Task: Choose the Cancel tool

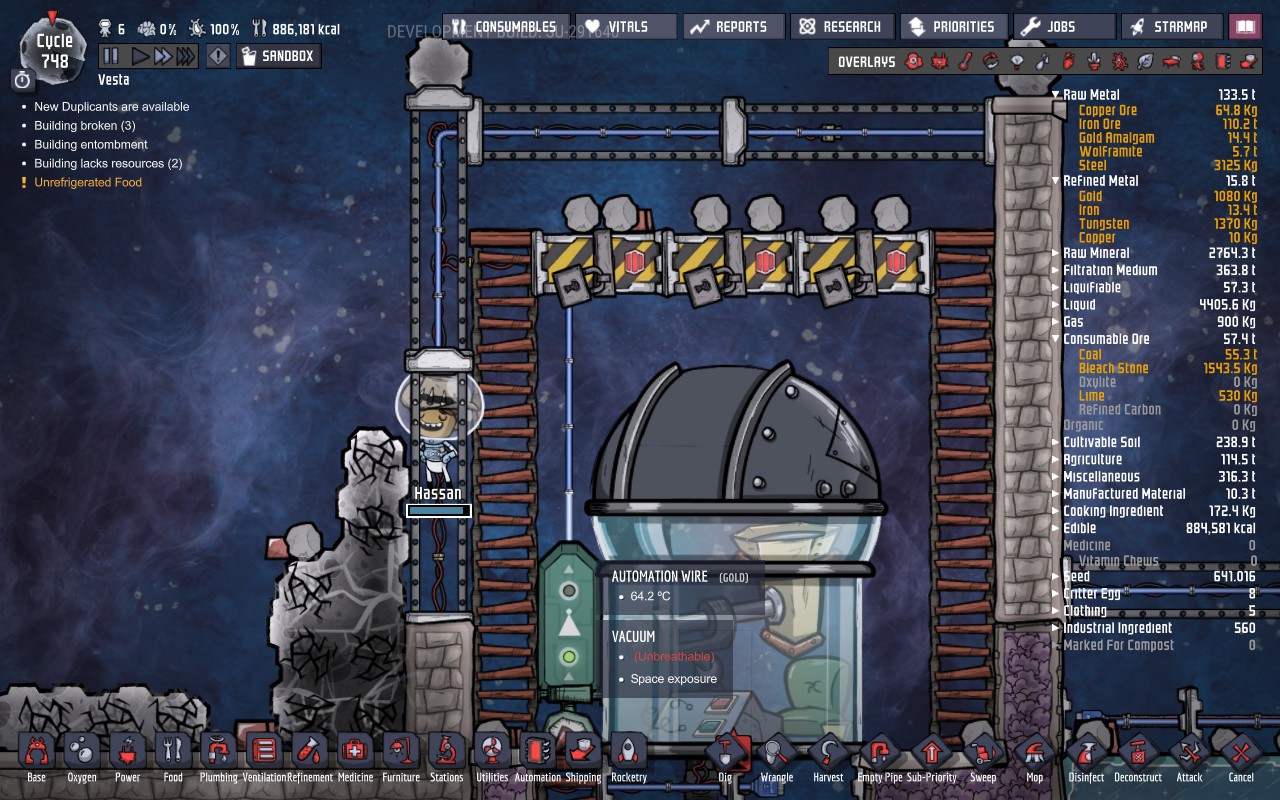Action: tap(1241, 756)
